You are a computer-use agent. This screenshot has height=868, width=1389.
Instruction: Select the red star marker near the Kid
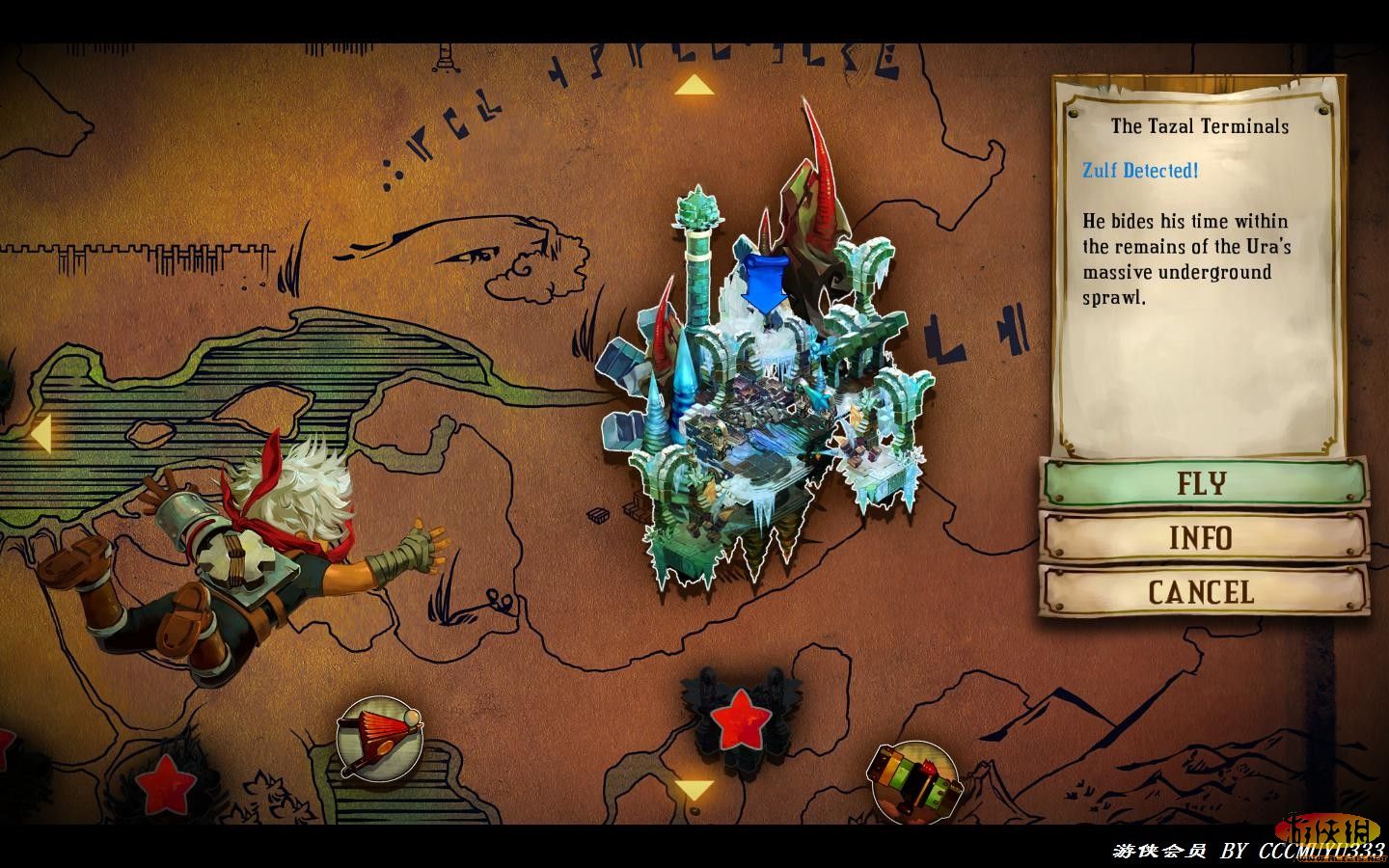(x=166, y=783)
